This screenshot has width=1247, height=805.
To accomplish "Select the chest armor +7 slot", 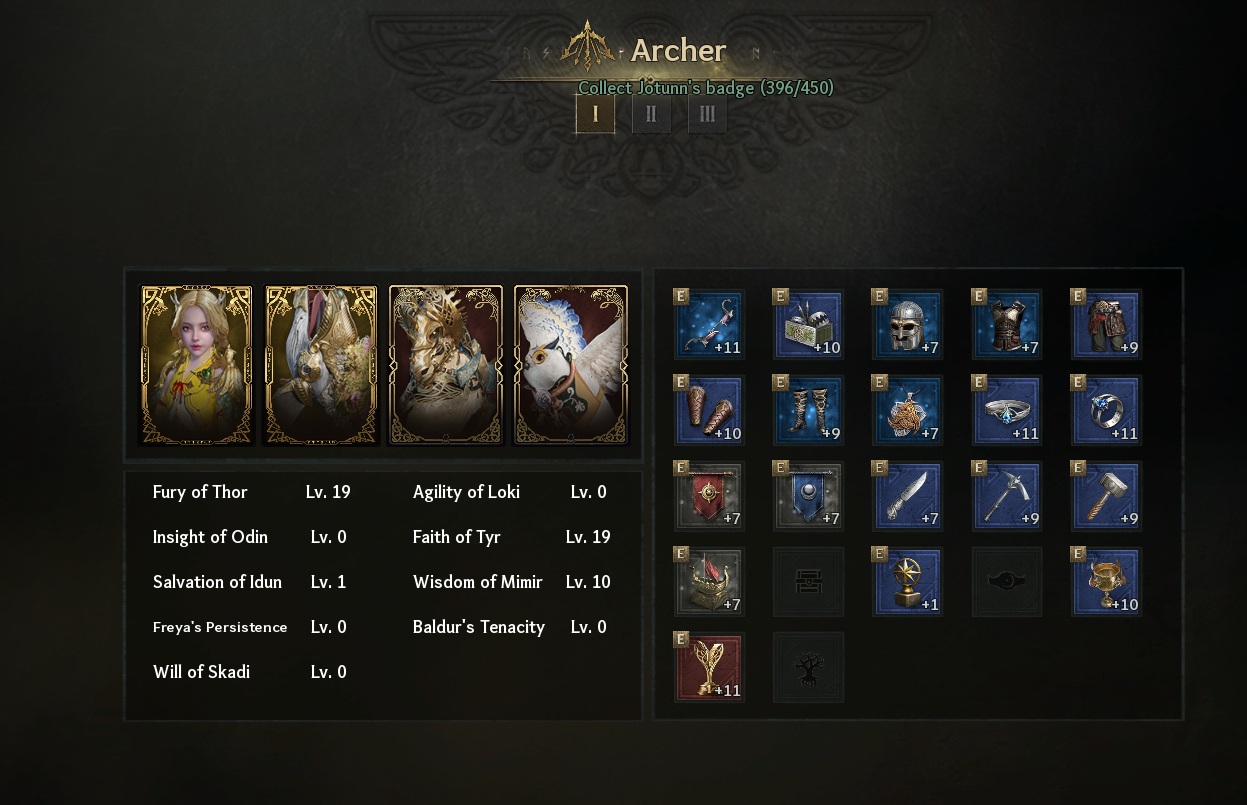I will click(1007, 324).
